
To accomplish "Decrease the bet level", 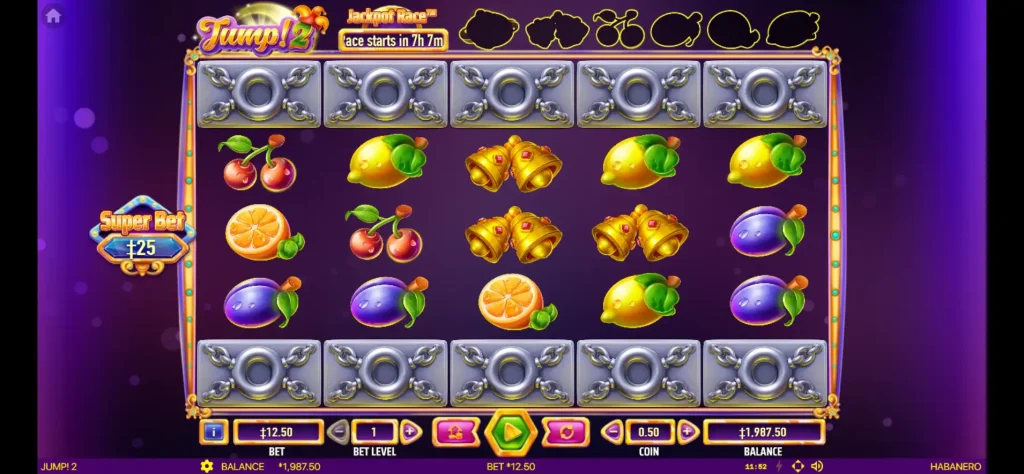I will 338,432.
